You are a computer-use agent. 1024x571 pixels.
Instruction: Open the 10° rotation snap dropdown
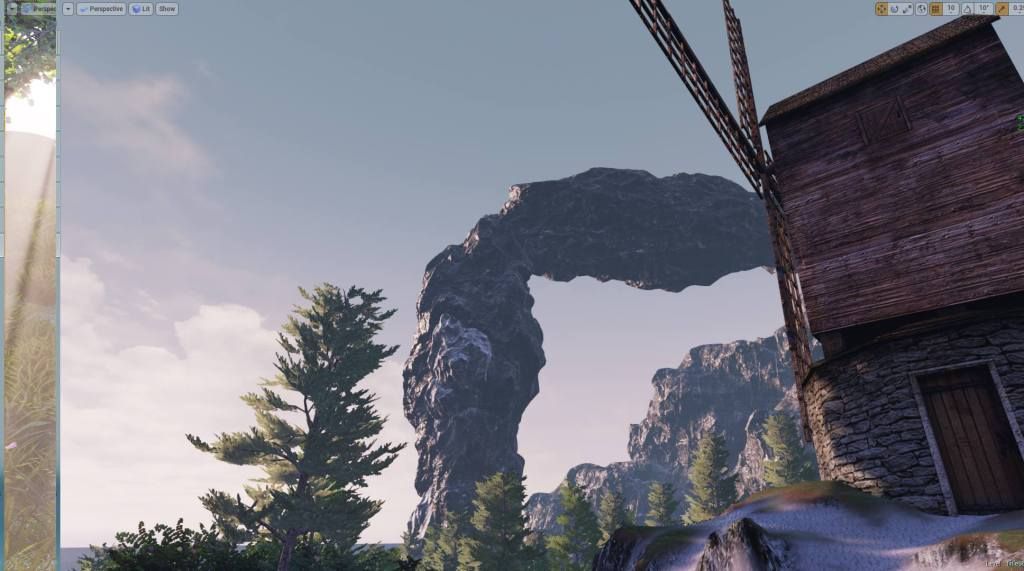[x=984, y=9]
